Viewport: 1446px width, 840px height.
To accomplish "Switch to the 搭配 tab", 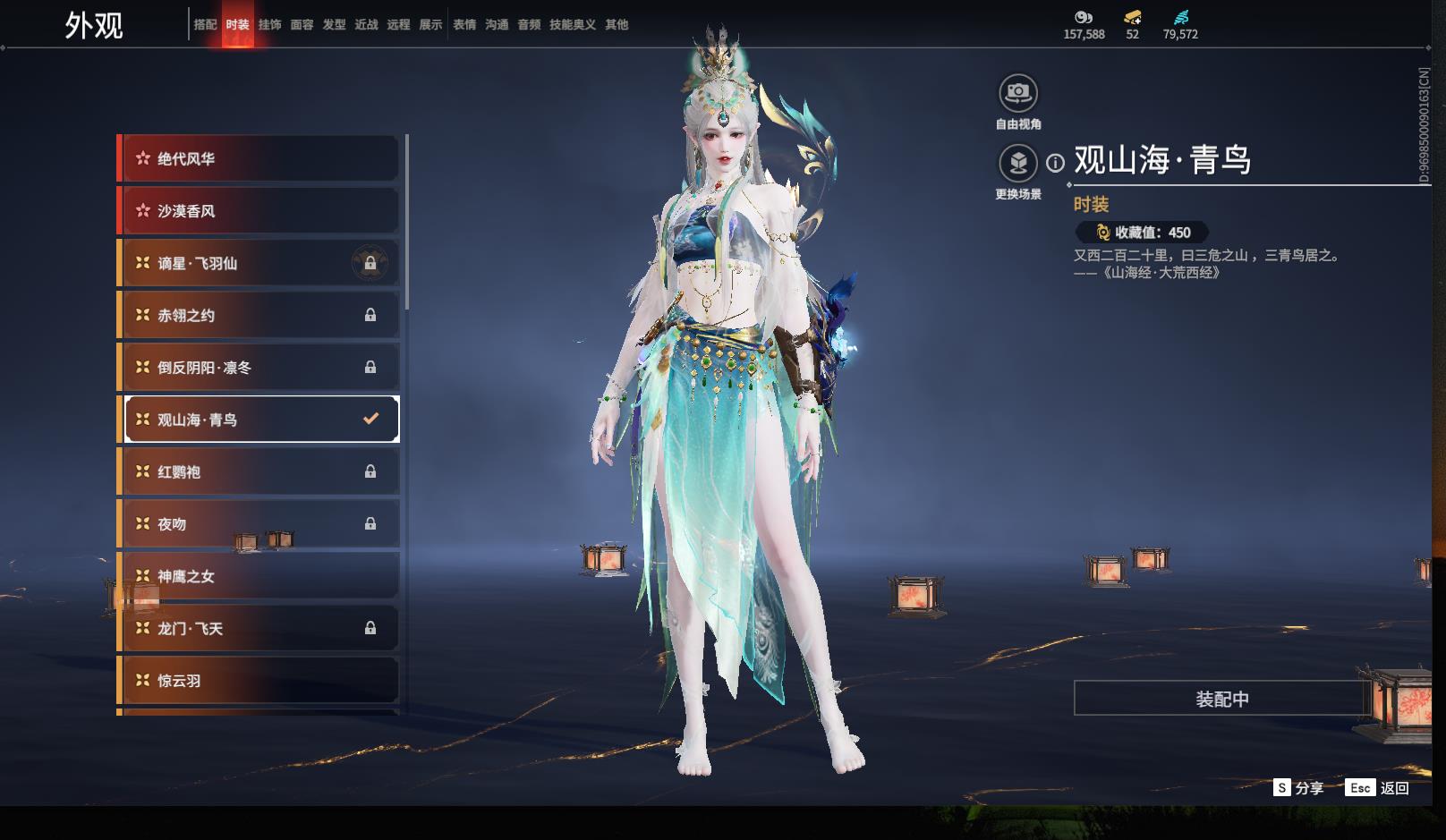I will [x=205, y=25].
